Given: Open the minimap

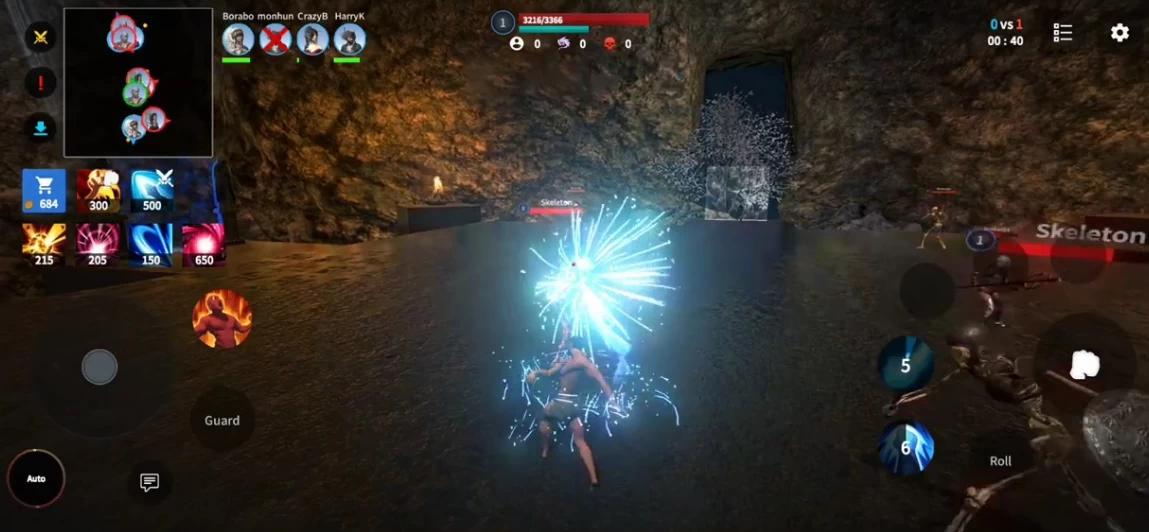Looking at the screenshot, I should 138,83.
